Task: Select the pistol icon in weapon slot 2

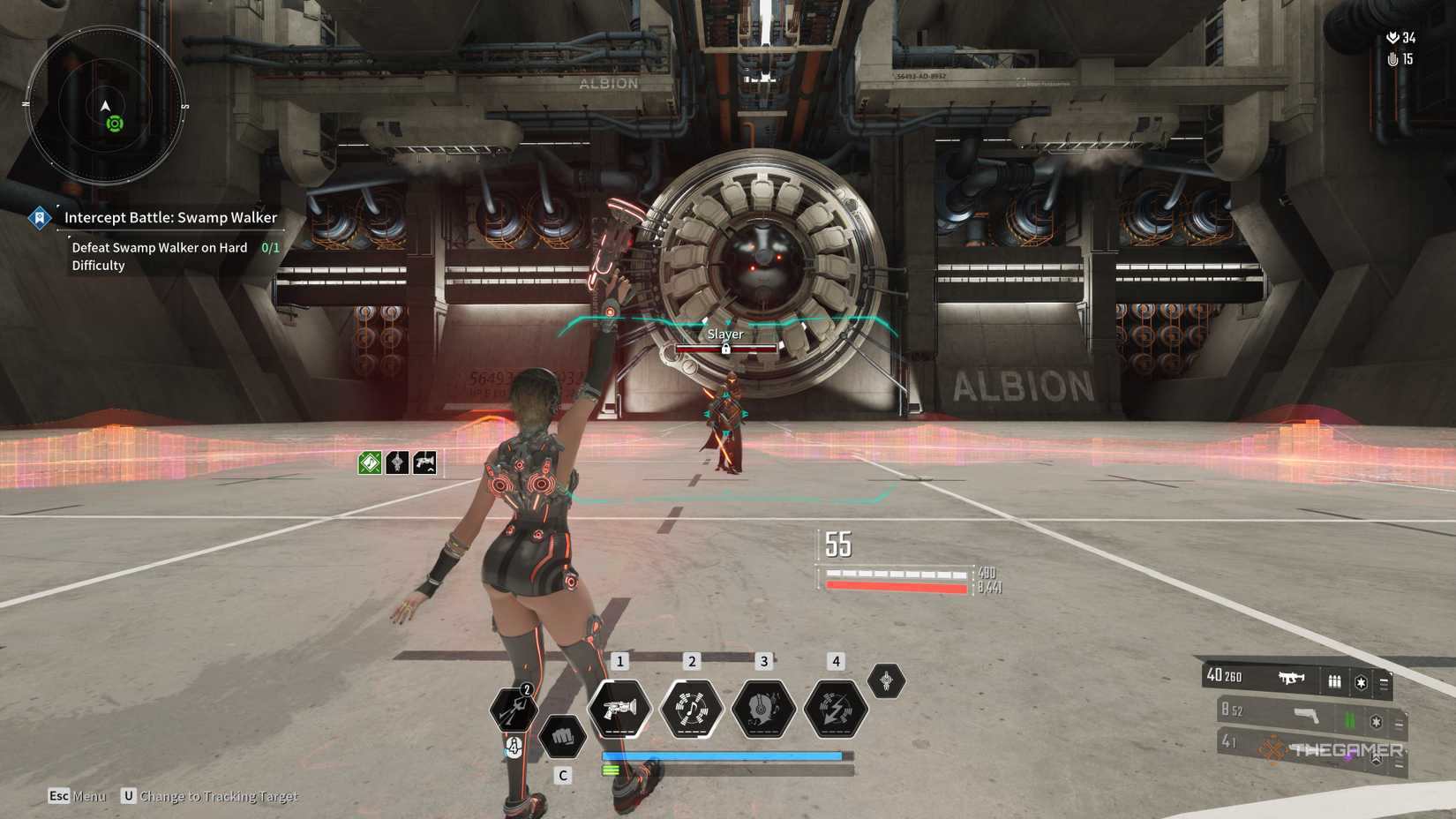Action: pyautogui.click(x=1305, y=717)
